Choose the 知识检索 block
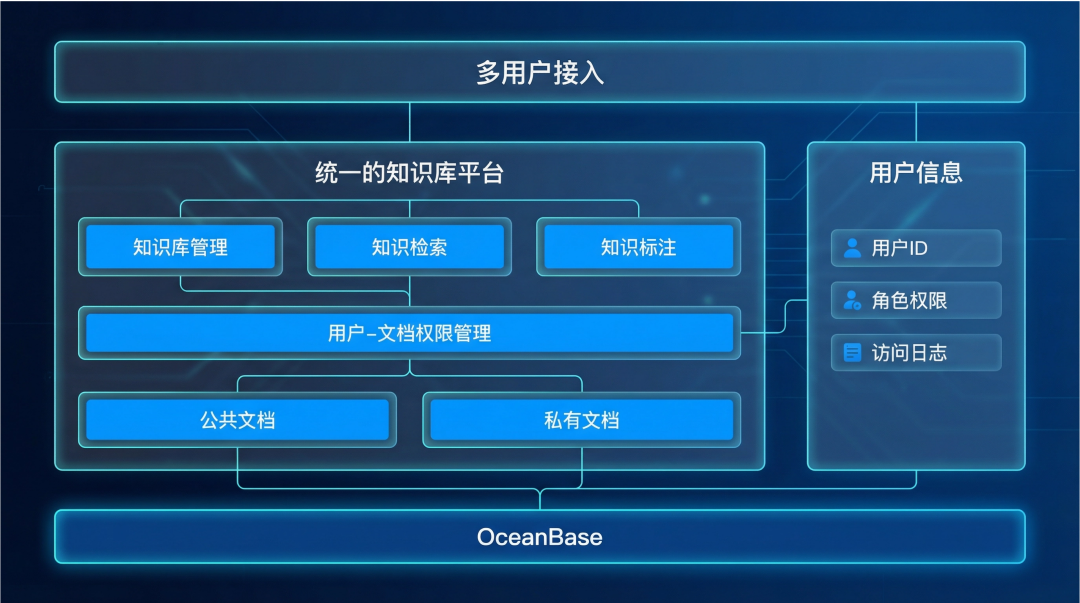The image size is (1080, 603). (409, 247)
